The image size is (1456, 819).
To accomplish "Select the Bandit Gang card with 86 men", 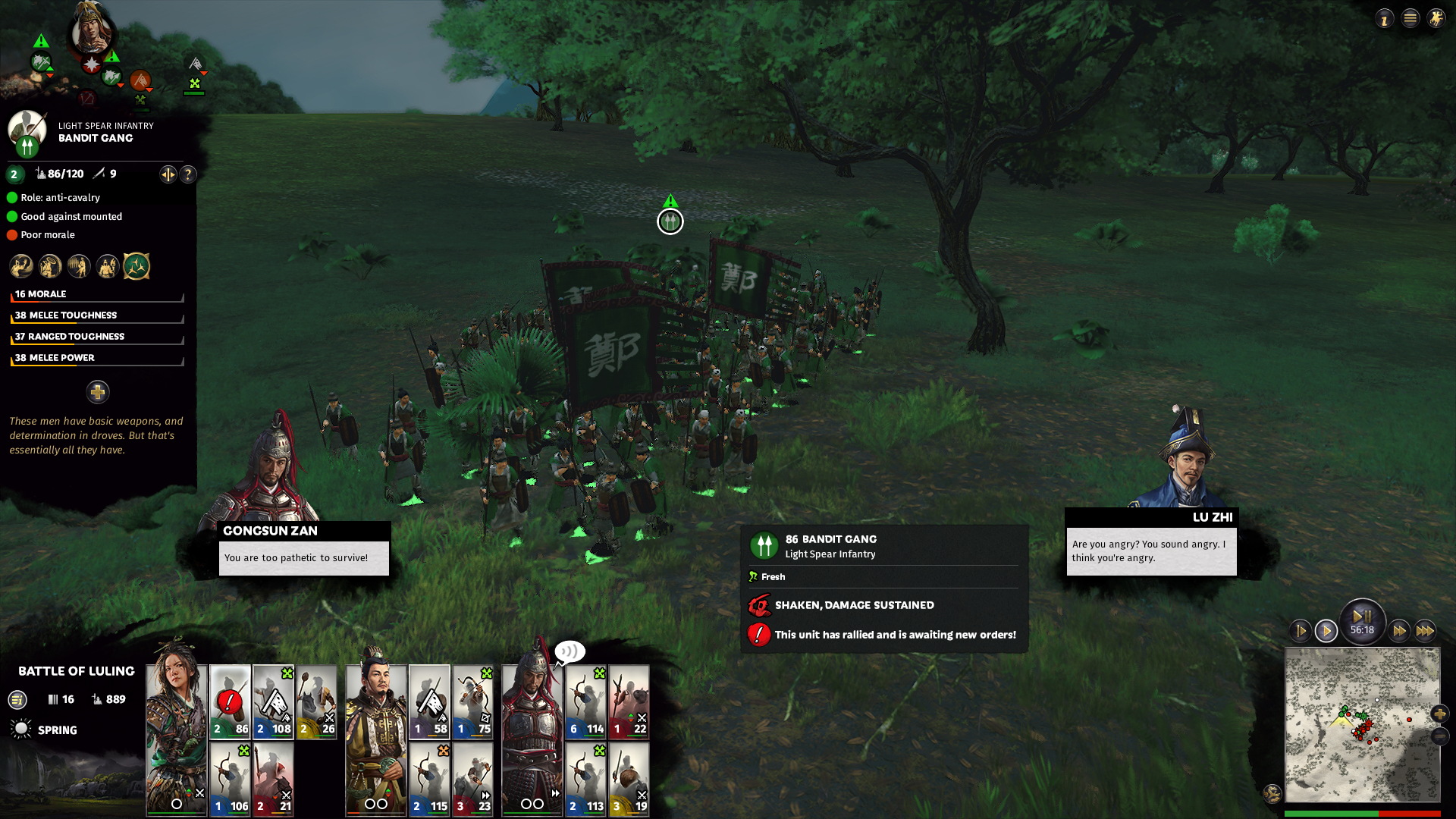I will tap(230, 701).
